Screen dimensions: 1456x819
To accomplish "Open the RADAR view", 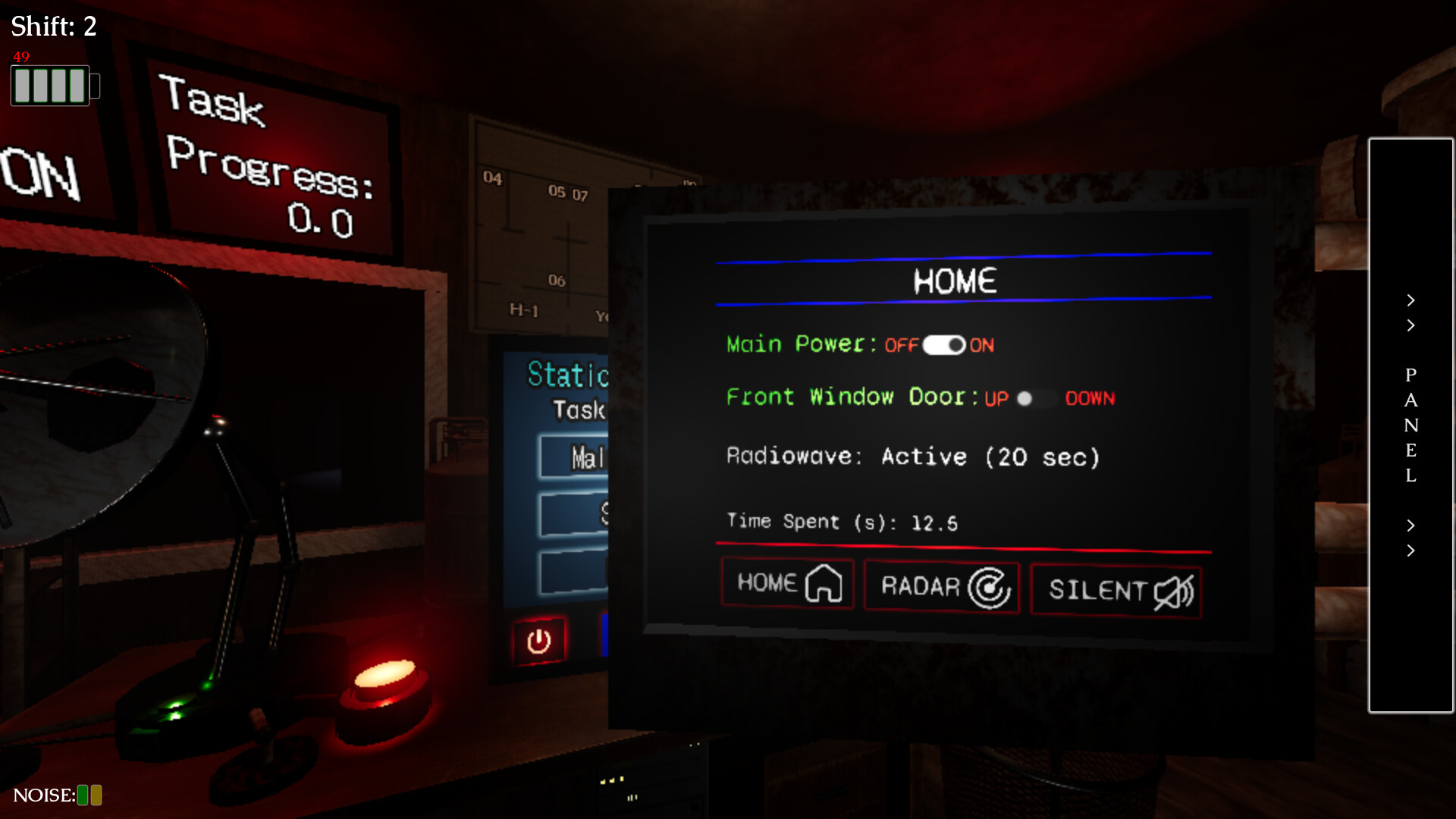I will coord(942,586).
